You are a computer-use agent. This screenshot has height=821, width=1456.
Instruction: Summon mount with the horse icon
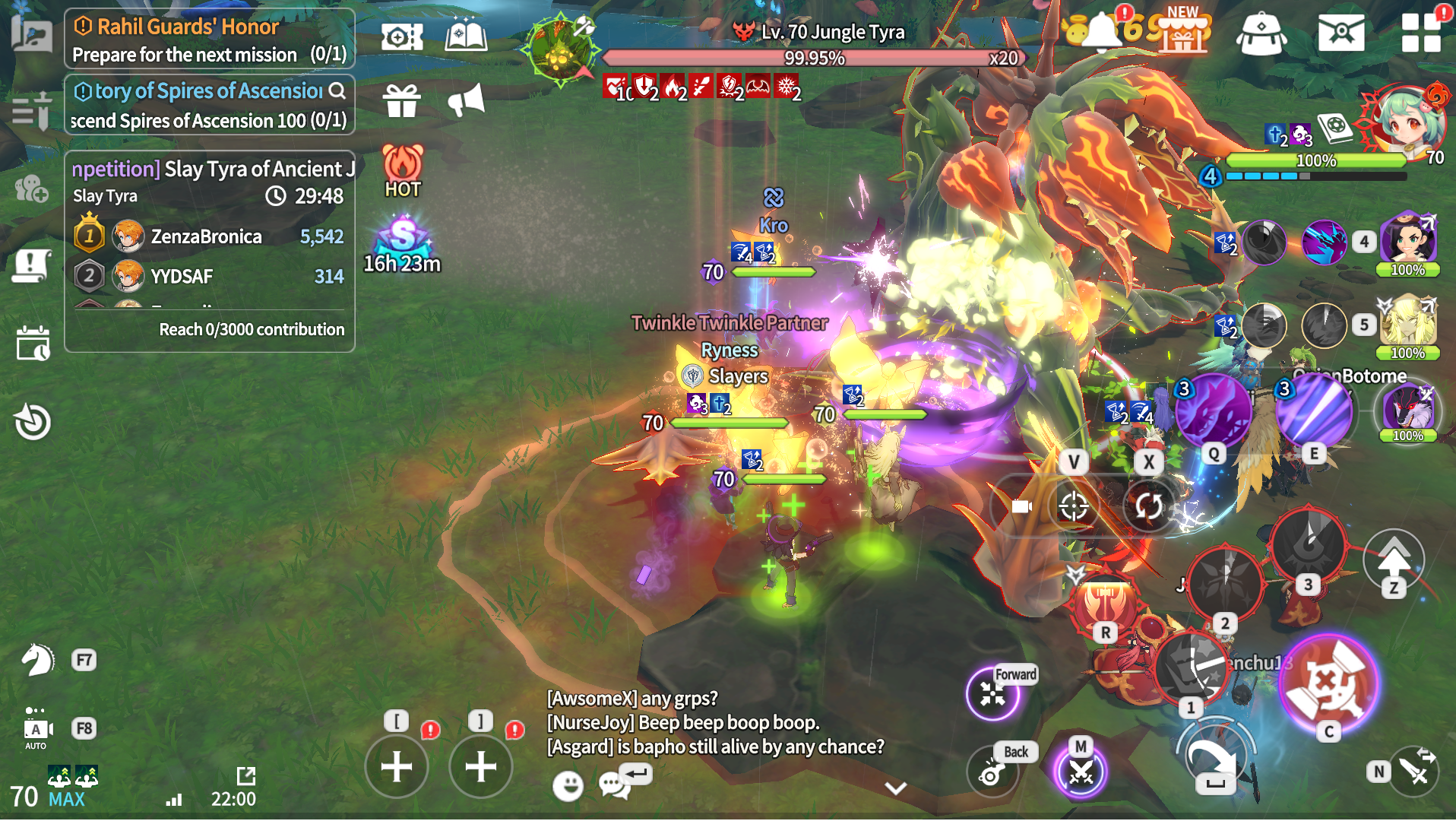coord(36,660)
